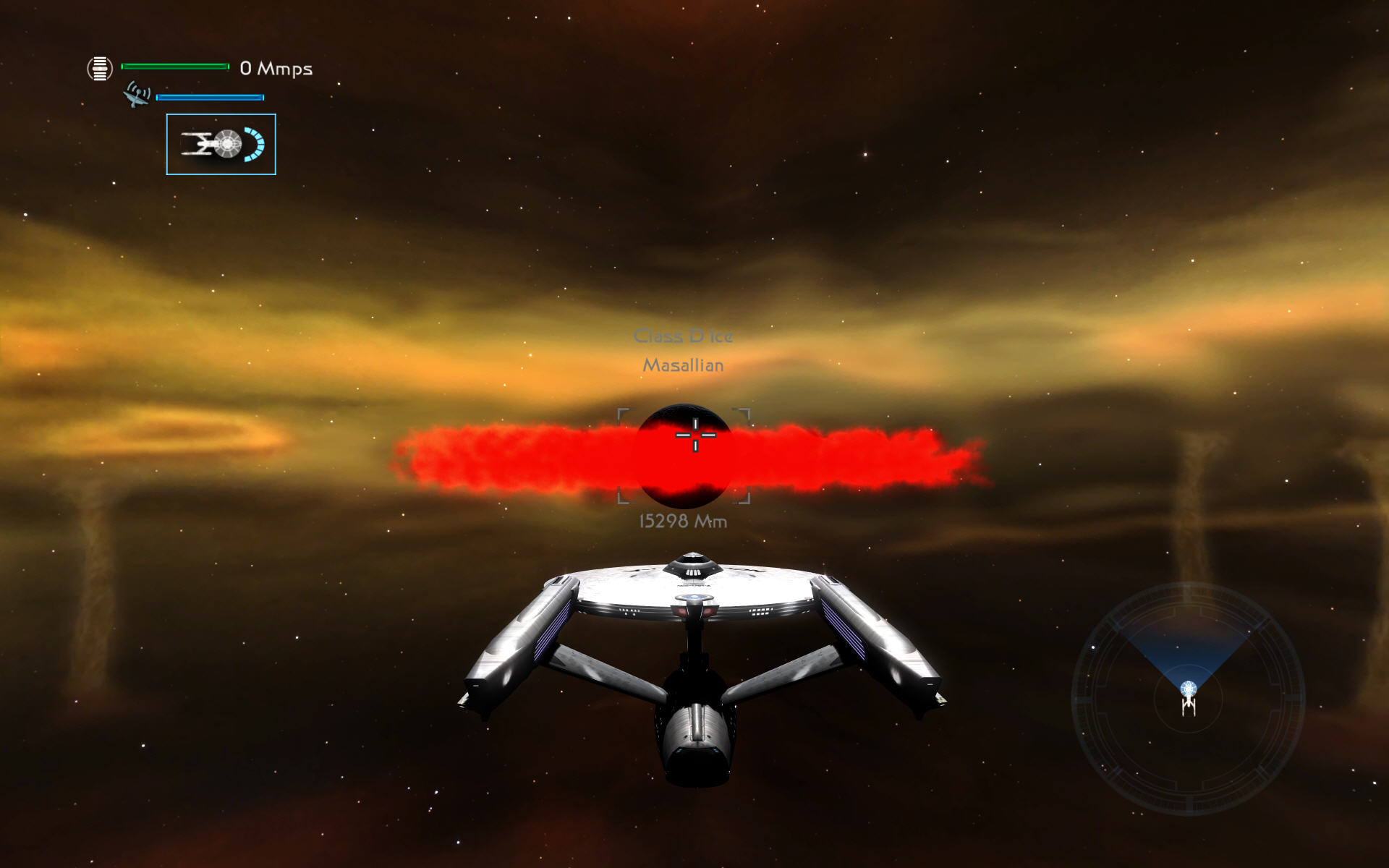The image size is (1389, 868).
Task: Select the ship status shield panel
Action: pyautogui.click(x=221, y=144)
